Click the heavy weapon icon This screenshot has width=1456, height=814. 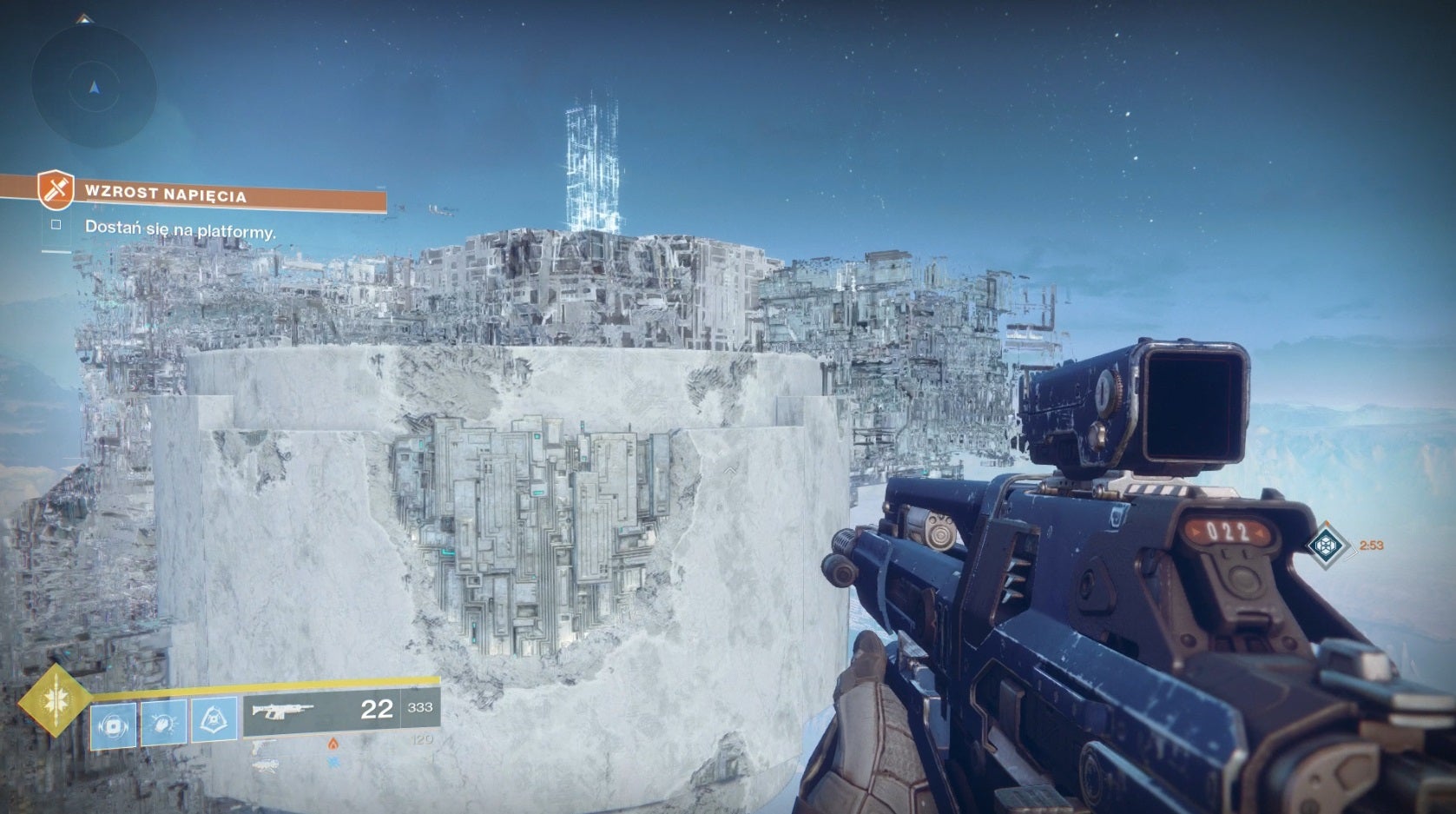click(267, 765)
